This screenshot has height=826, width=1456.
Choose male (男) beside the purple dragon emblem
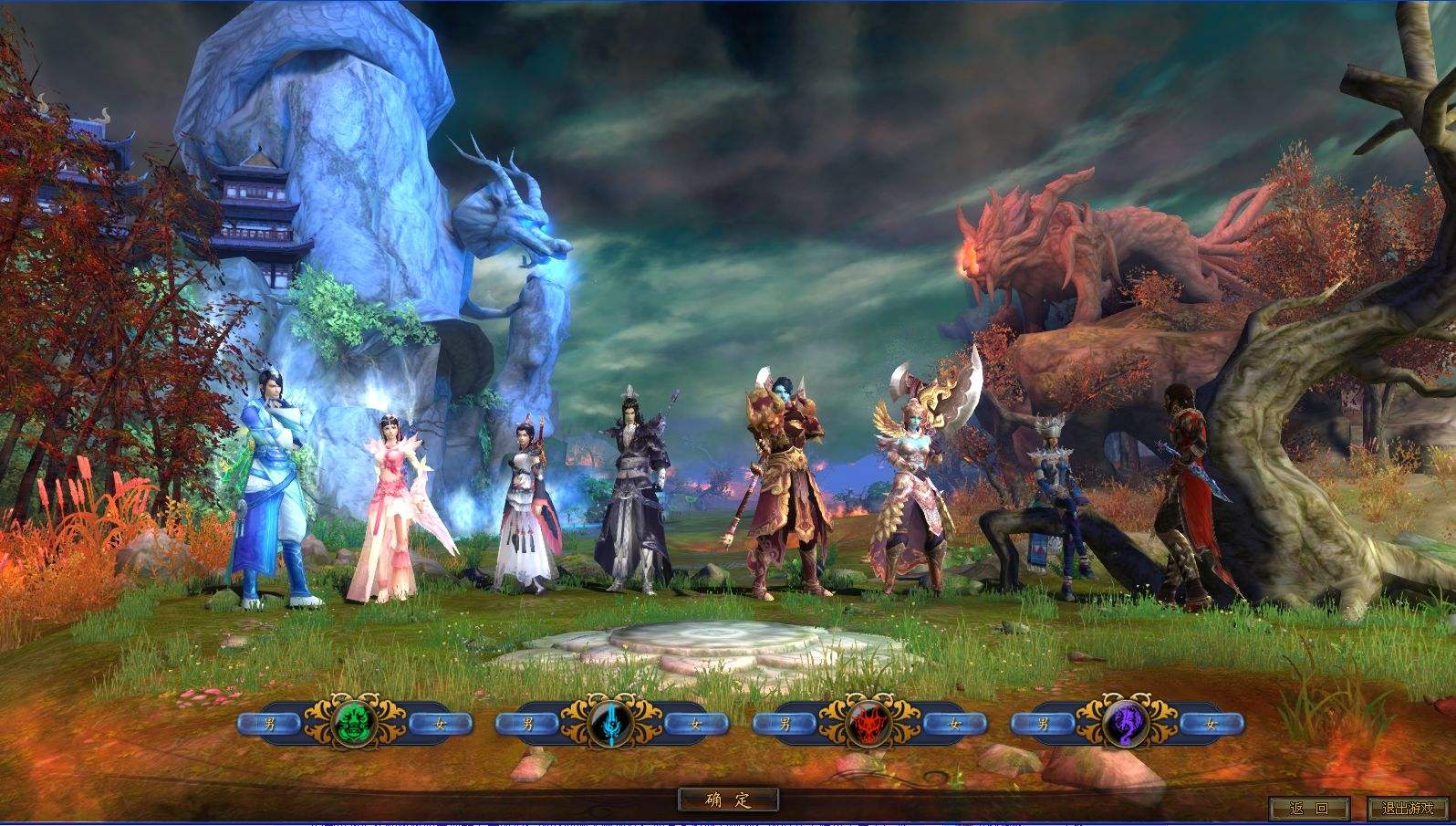point(1044,724)
